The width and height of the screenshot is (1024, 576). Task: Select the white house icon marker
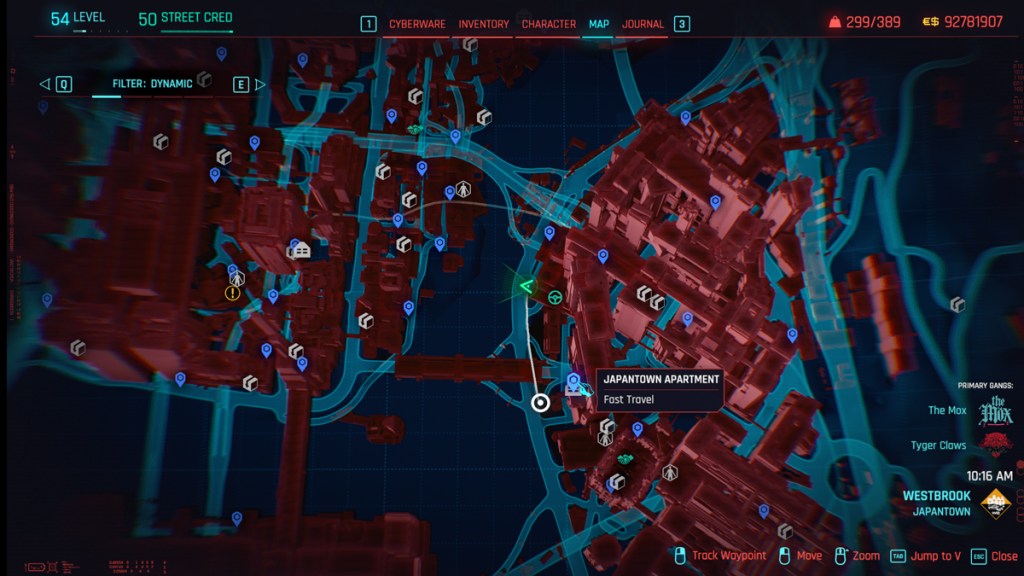pyautogui.click(x=302, y=250)
